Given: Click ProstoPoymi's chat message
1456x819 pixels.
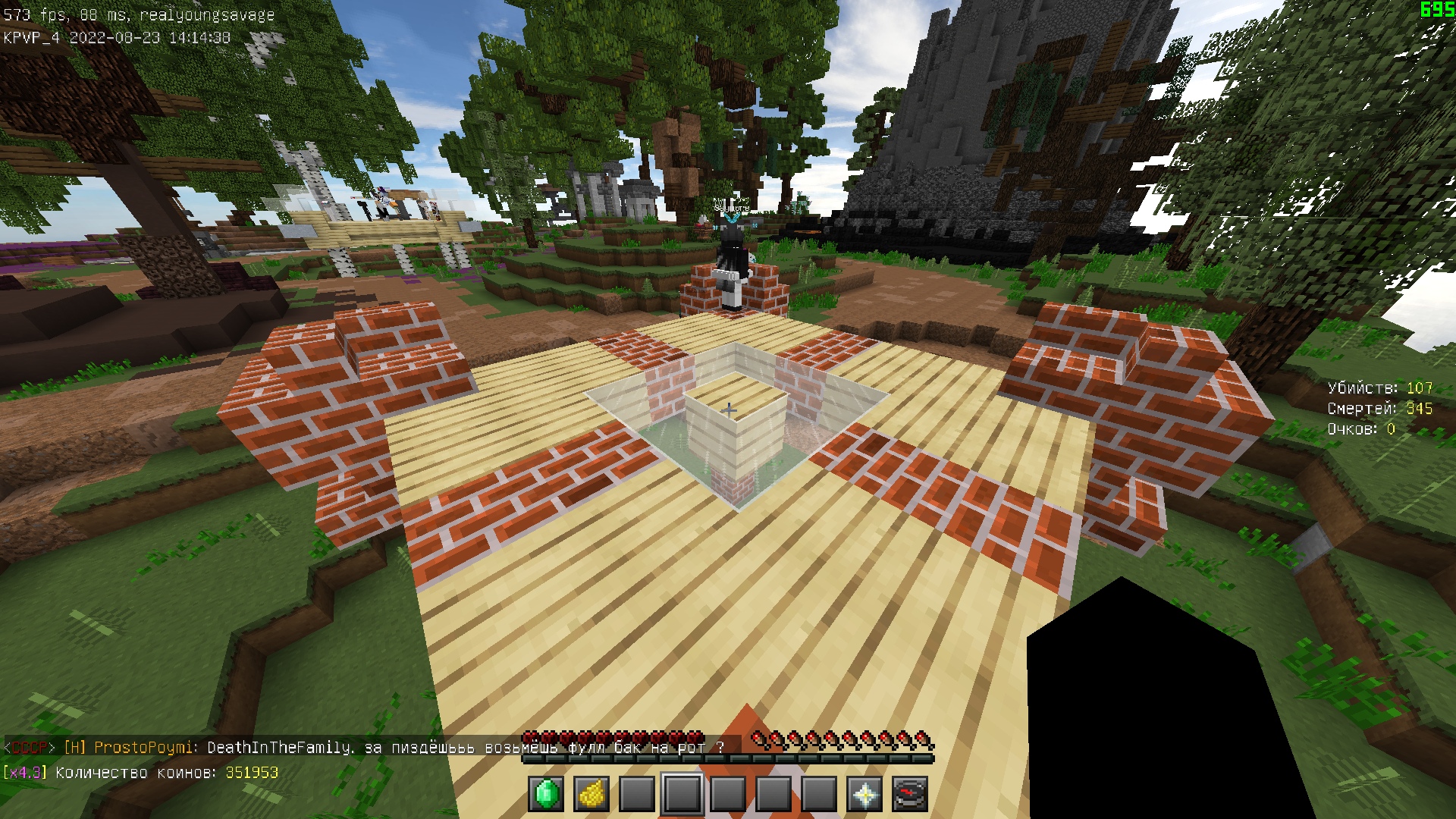Looking at the screenshot, I should pyautogui.click(x=364, y=748).
